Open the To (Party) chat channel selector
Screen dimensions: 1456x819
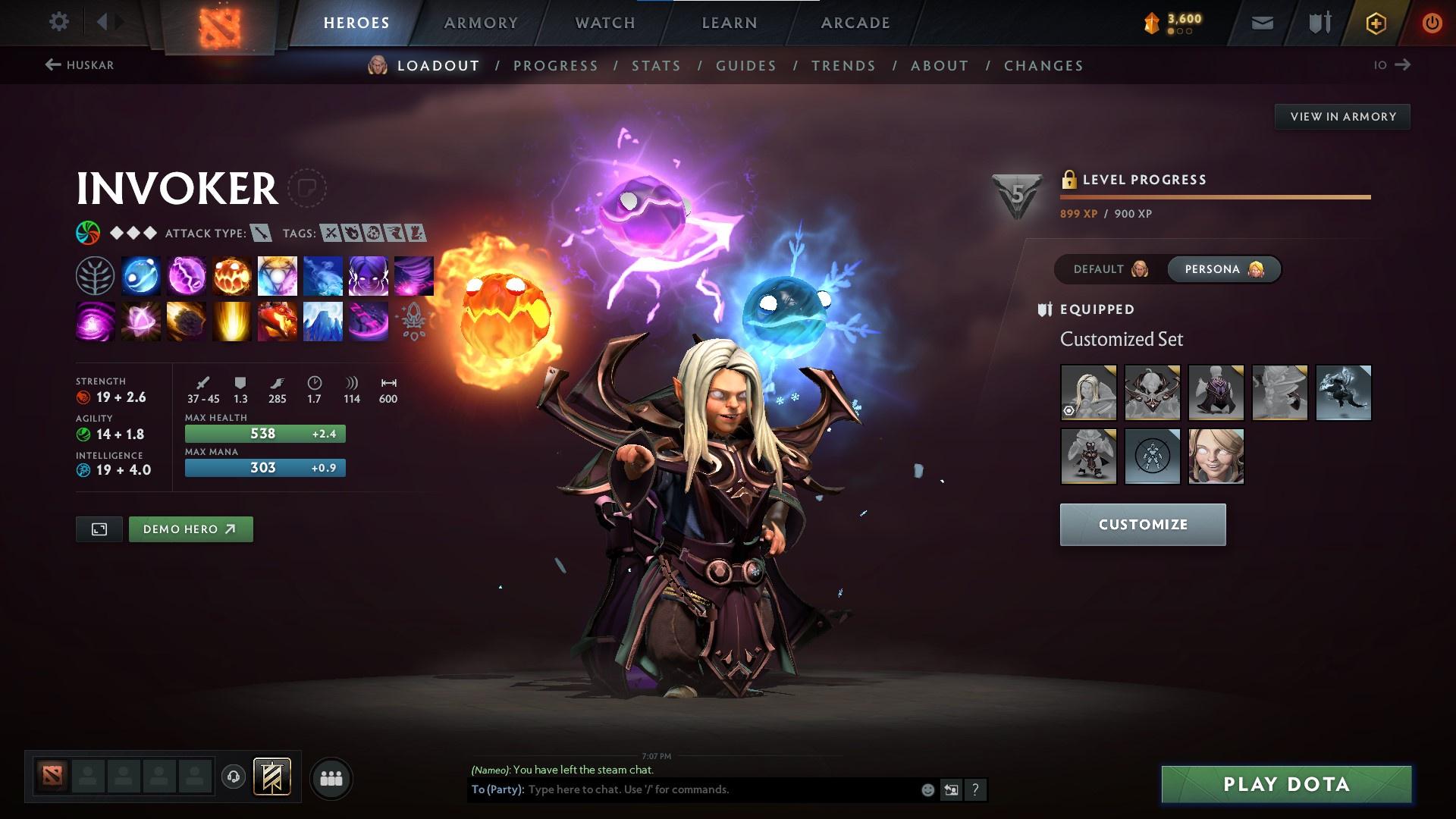pos(494,789)
